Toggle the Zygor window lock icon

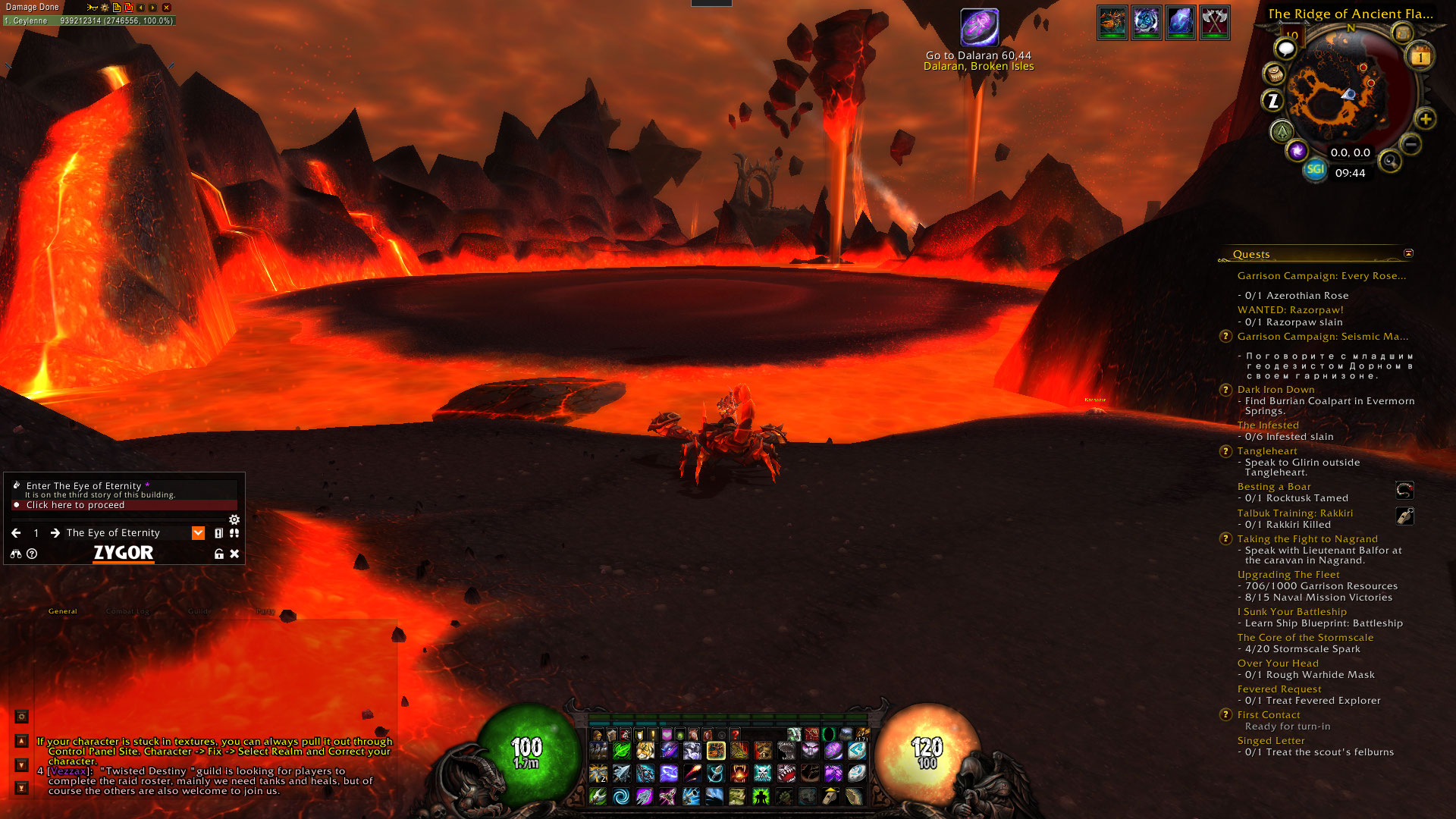pos(219,554)
